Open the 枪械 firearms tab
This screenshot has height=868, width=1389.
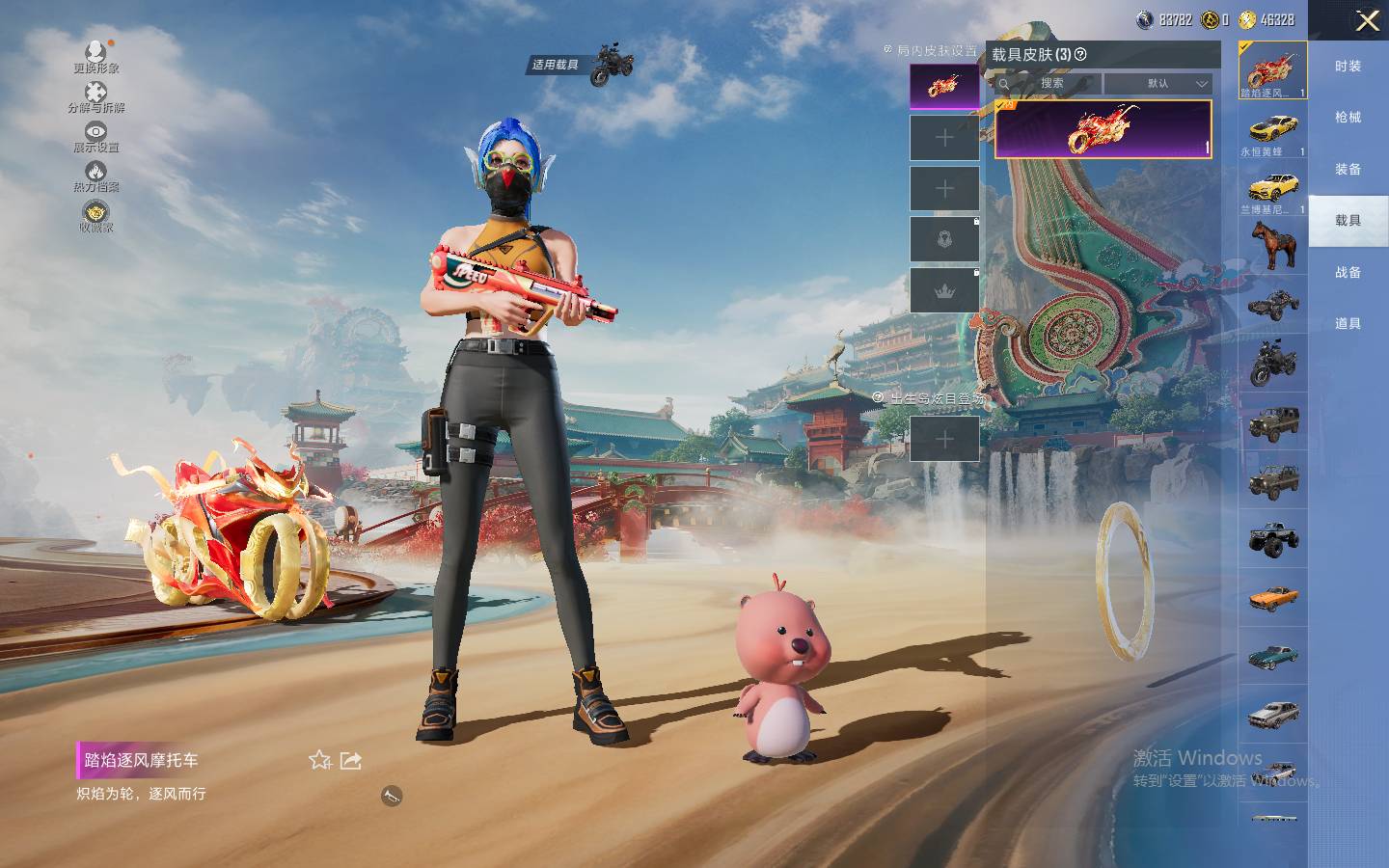tap(1348, 117)
